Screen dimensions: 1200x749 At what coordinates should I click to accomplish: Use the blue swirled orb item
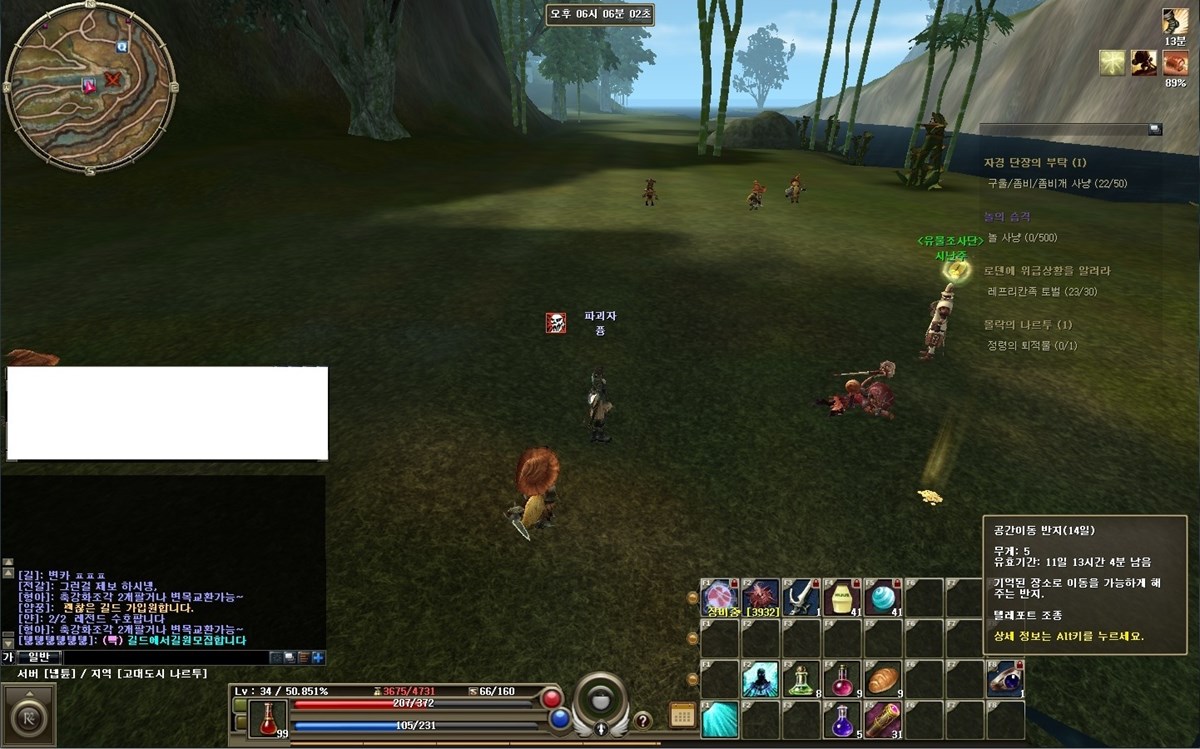[883, 597]
